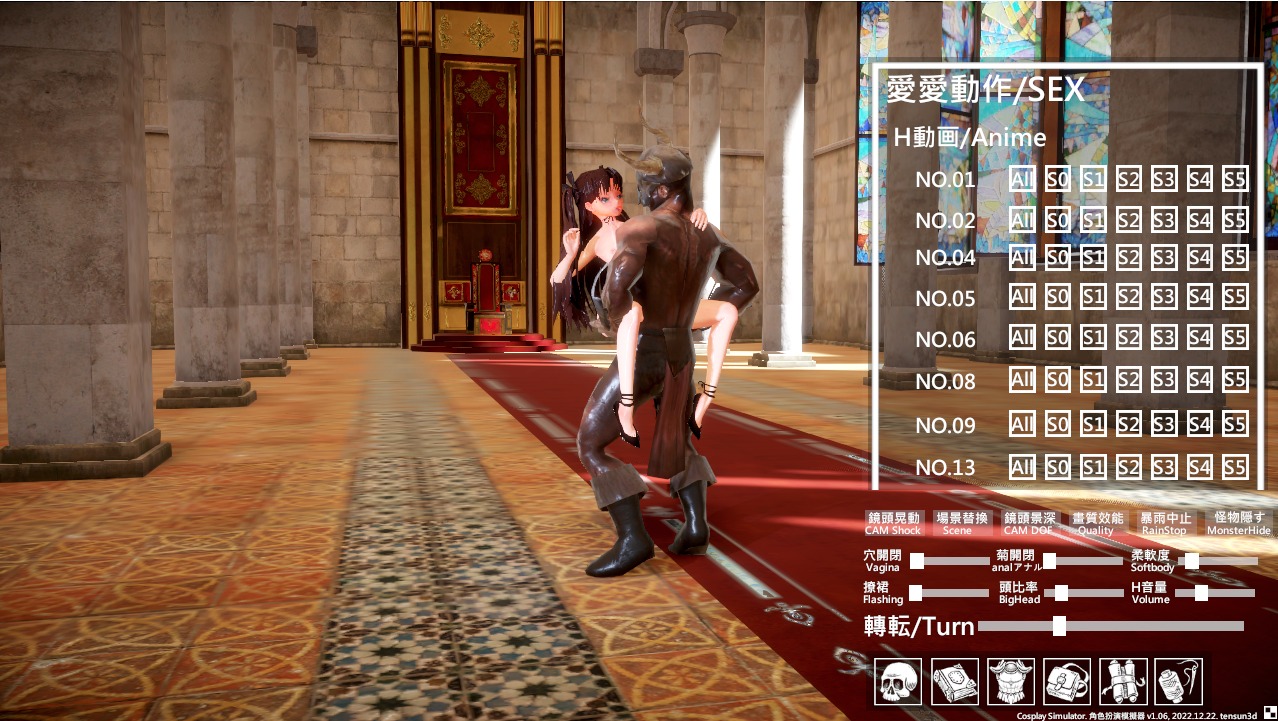Toggle the CAM DOF depth setting

[x=1029, y=523]
